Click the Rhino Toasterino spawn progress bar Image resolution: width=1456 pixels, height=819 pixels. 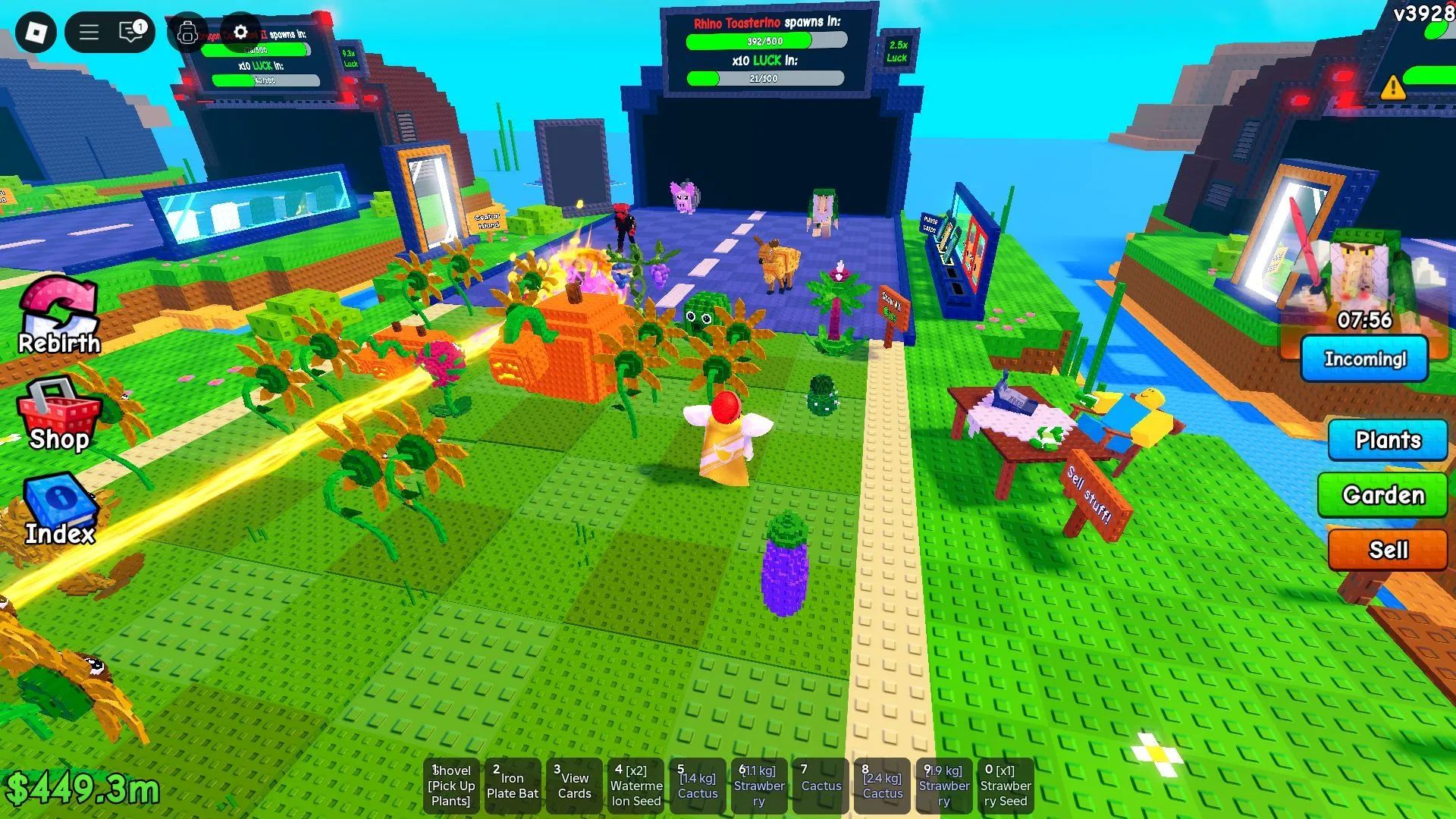coord(764,42)
